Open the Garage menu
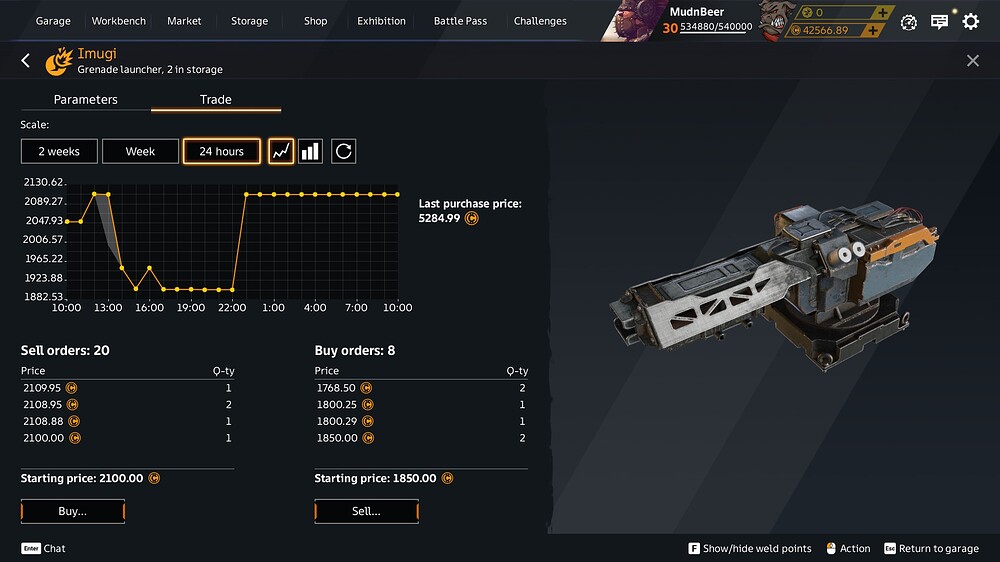The image size is (1000, 562). [53, 21]
